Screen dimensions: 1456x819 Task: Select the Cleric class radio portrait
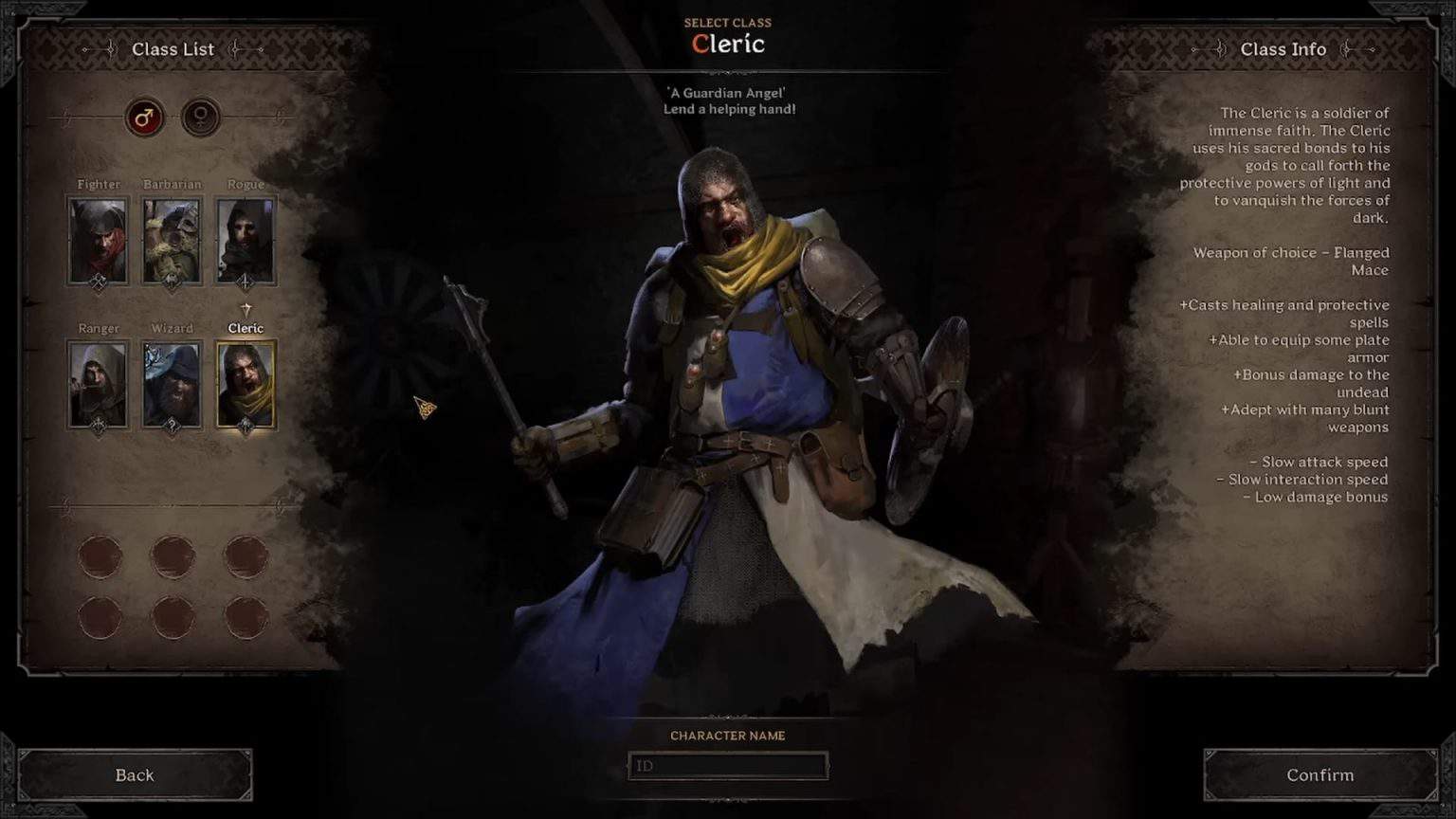tap(246, 382)
